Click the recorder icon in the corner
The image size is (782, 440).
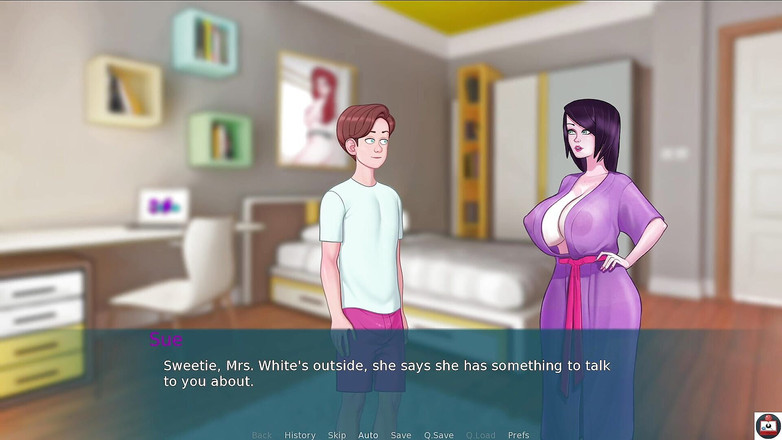click(767, 425)
